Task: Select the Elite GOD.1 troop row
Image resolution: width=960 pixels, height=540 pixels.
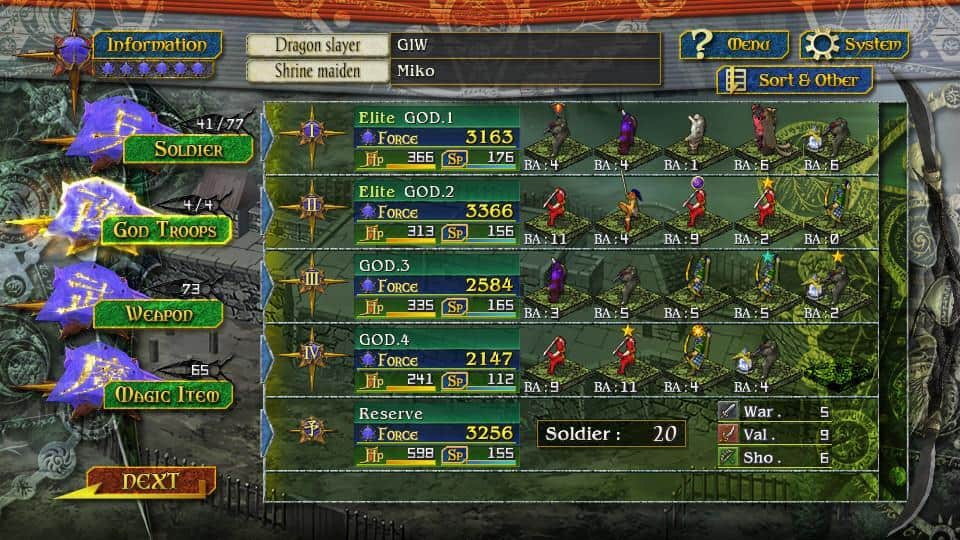Action: point(436,137)
